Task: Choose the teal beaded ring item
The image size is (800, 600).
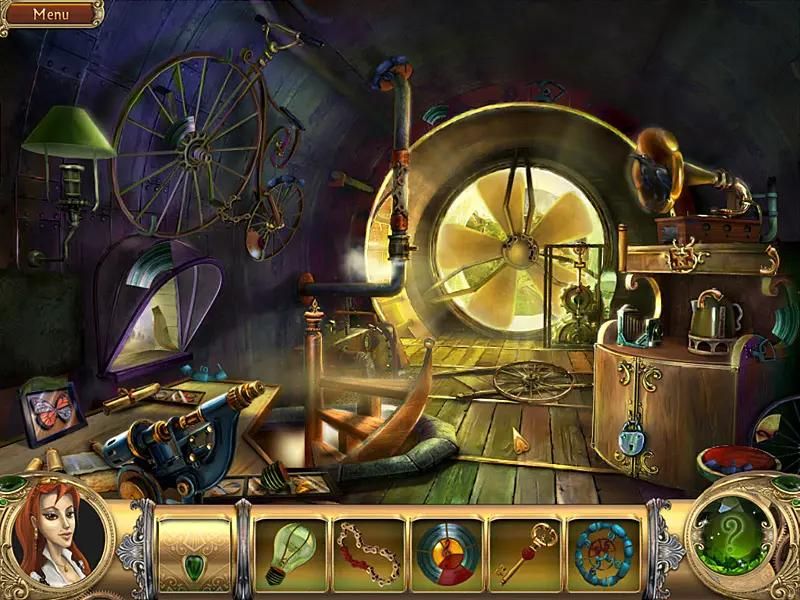Action: point(604,553)
